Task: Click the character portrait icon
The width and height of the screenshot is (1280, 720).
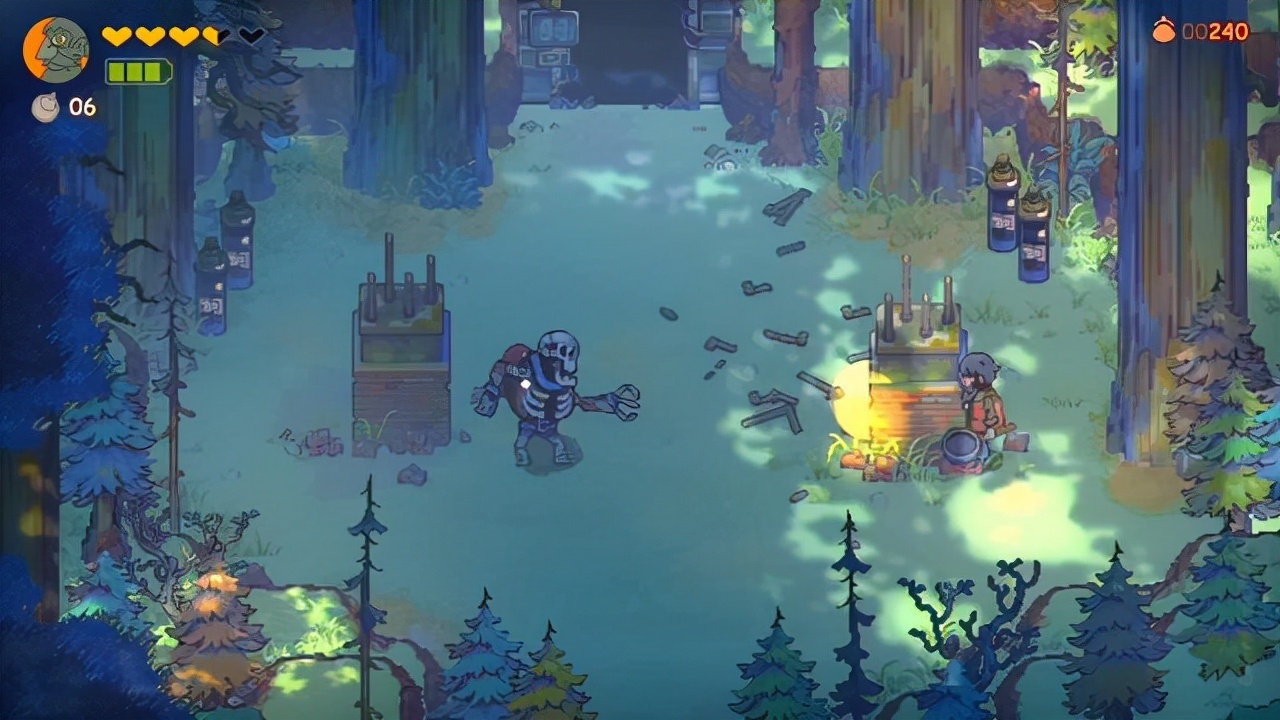Action: coord(56,49)
